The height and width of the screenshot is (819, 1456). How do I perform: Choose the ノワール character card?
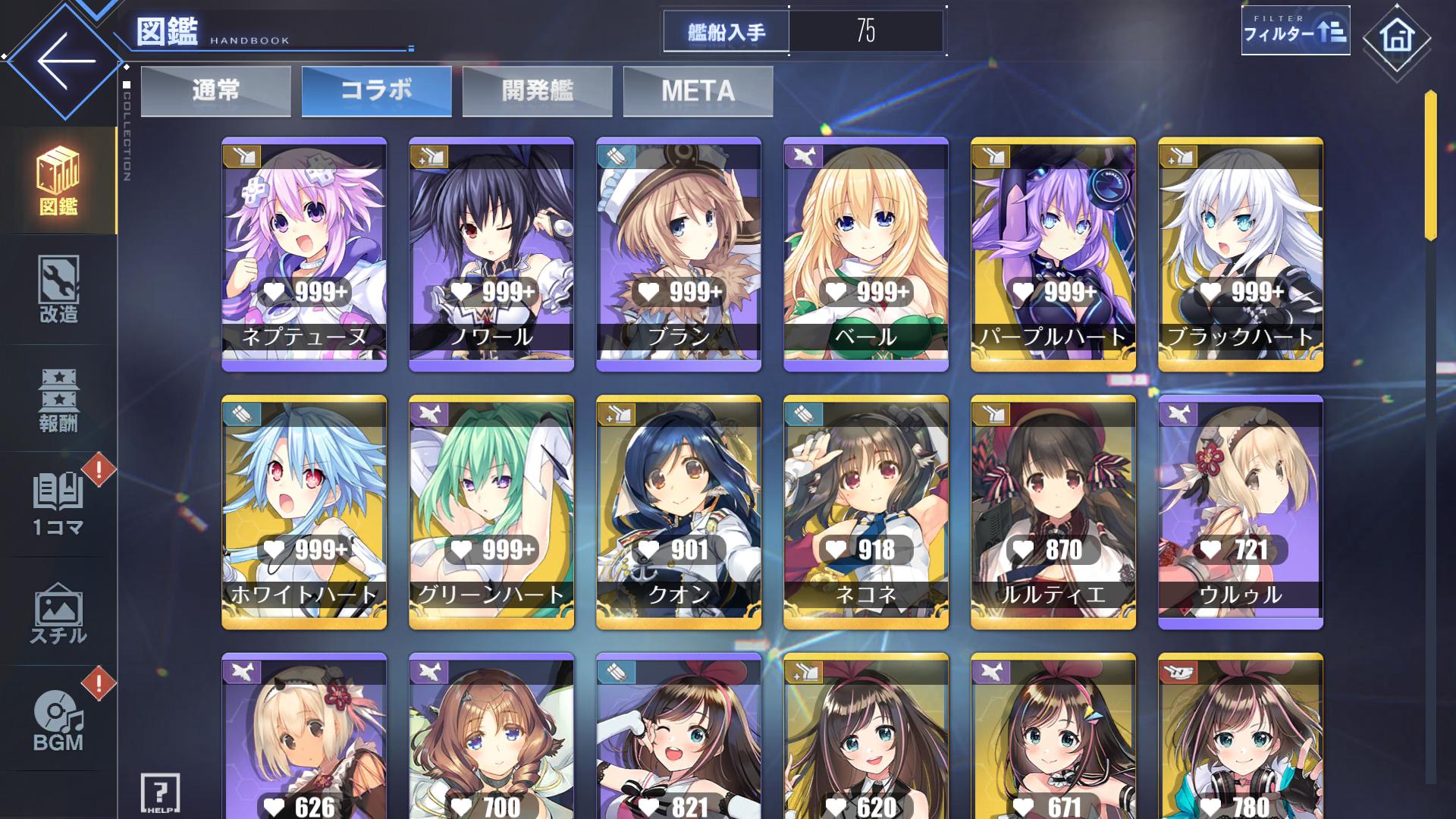click(491, 254)
